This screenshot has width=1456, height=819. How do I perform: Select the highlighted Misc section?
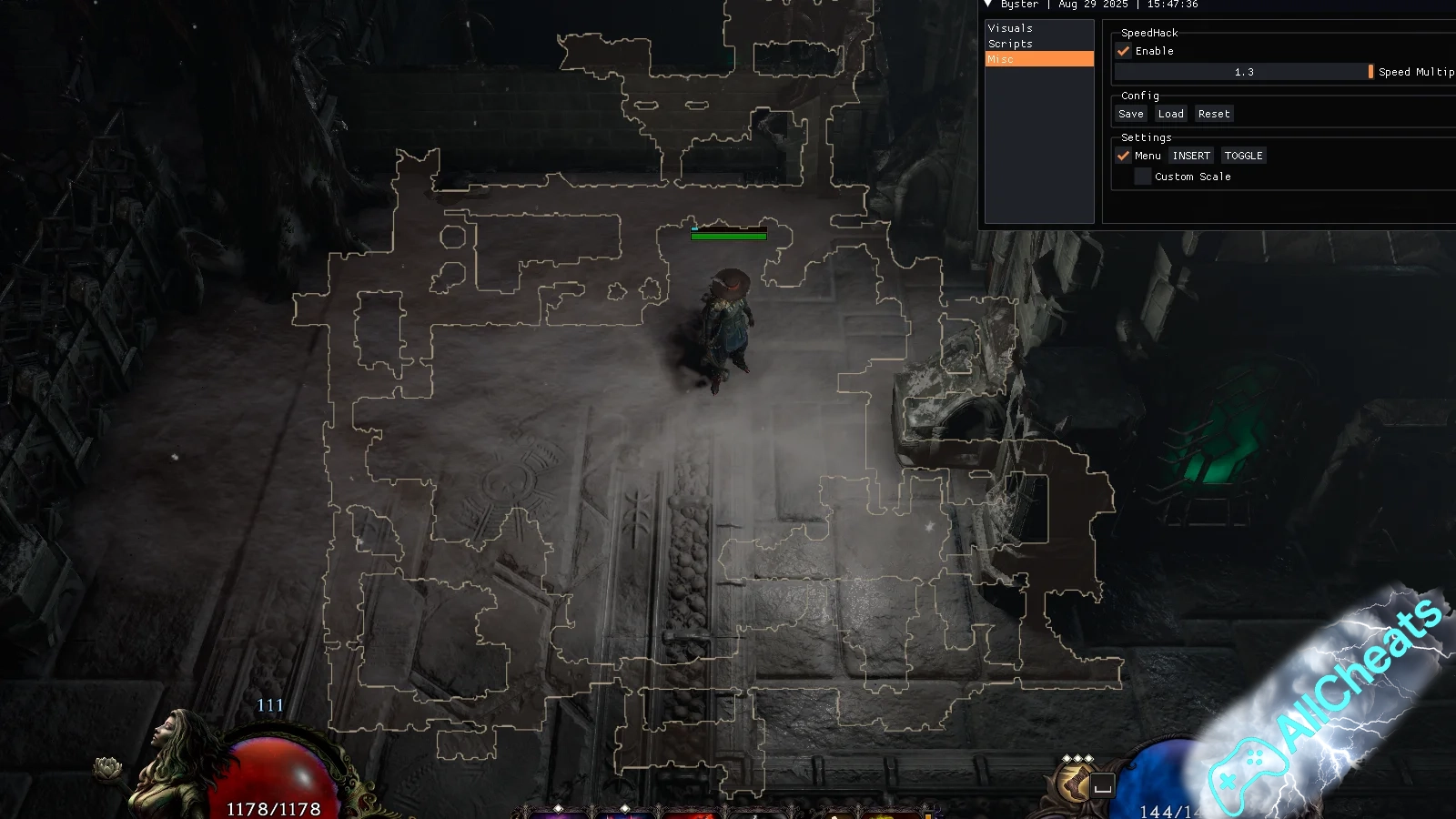[1039, 59]
